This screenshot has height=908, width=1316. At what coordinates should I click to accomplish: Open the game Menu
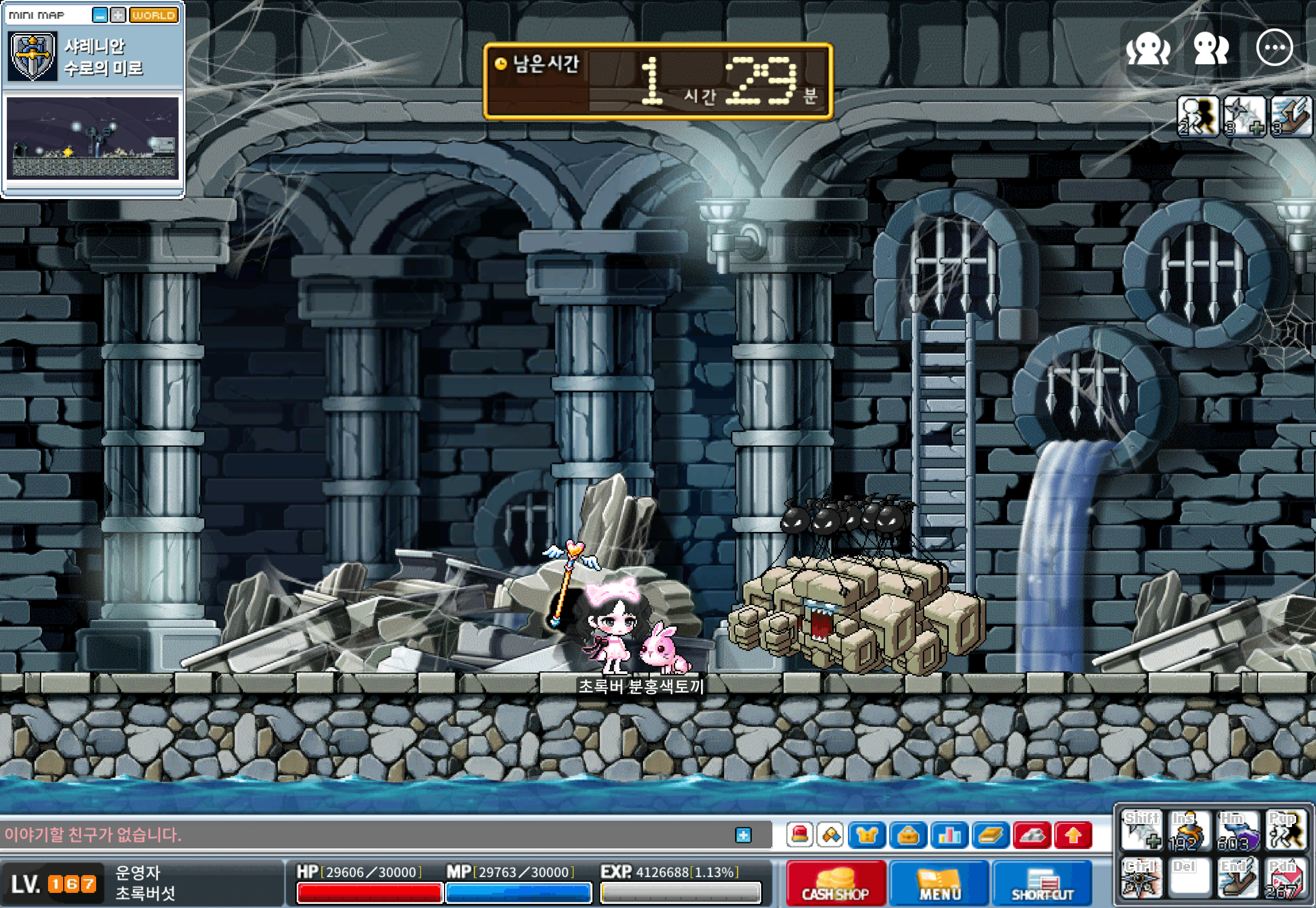(x=939, y=884)
